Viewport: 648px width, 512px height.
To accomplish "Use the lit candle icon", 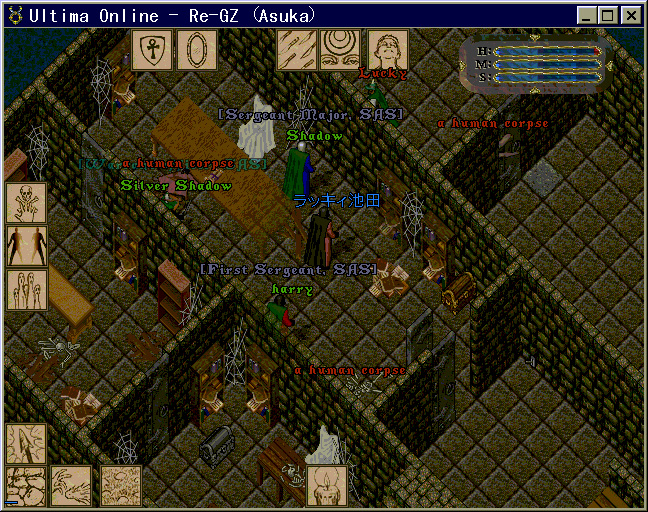I will [327, 486].
